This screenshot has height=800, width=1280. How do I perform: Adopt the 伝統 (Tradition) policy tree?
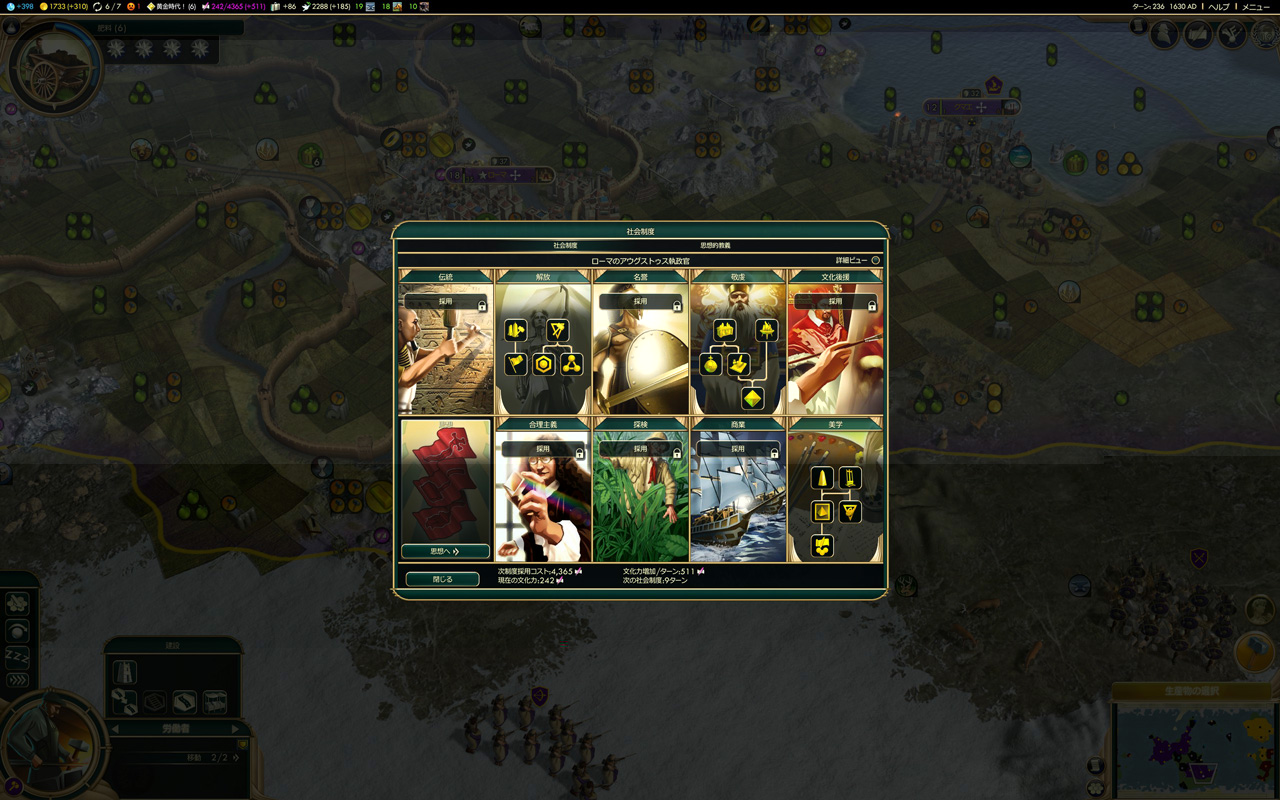point(445,301)
